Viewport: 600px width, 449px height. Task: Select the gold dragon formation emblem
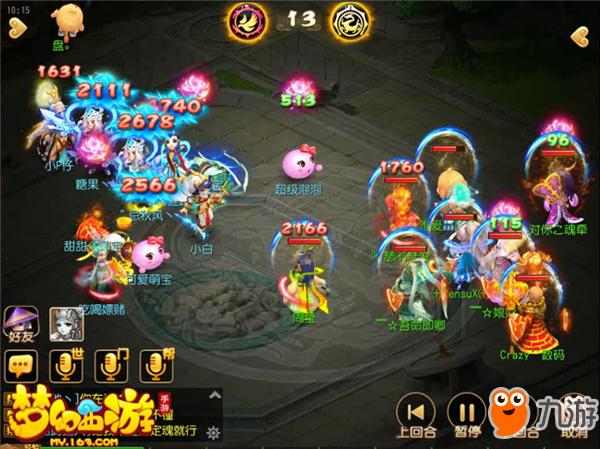(350, 18)
